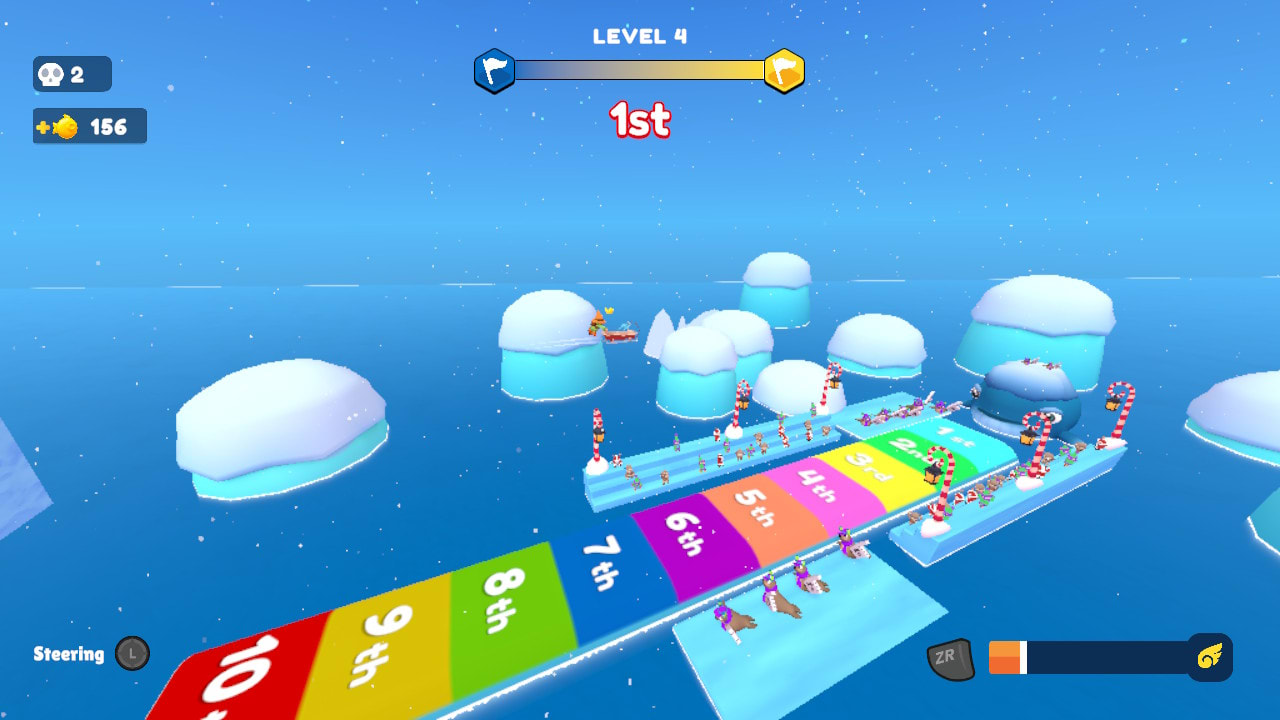Click the skull counter icon
Viewport: 1280px width, 720px height.
(50, 74)
